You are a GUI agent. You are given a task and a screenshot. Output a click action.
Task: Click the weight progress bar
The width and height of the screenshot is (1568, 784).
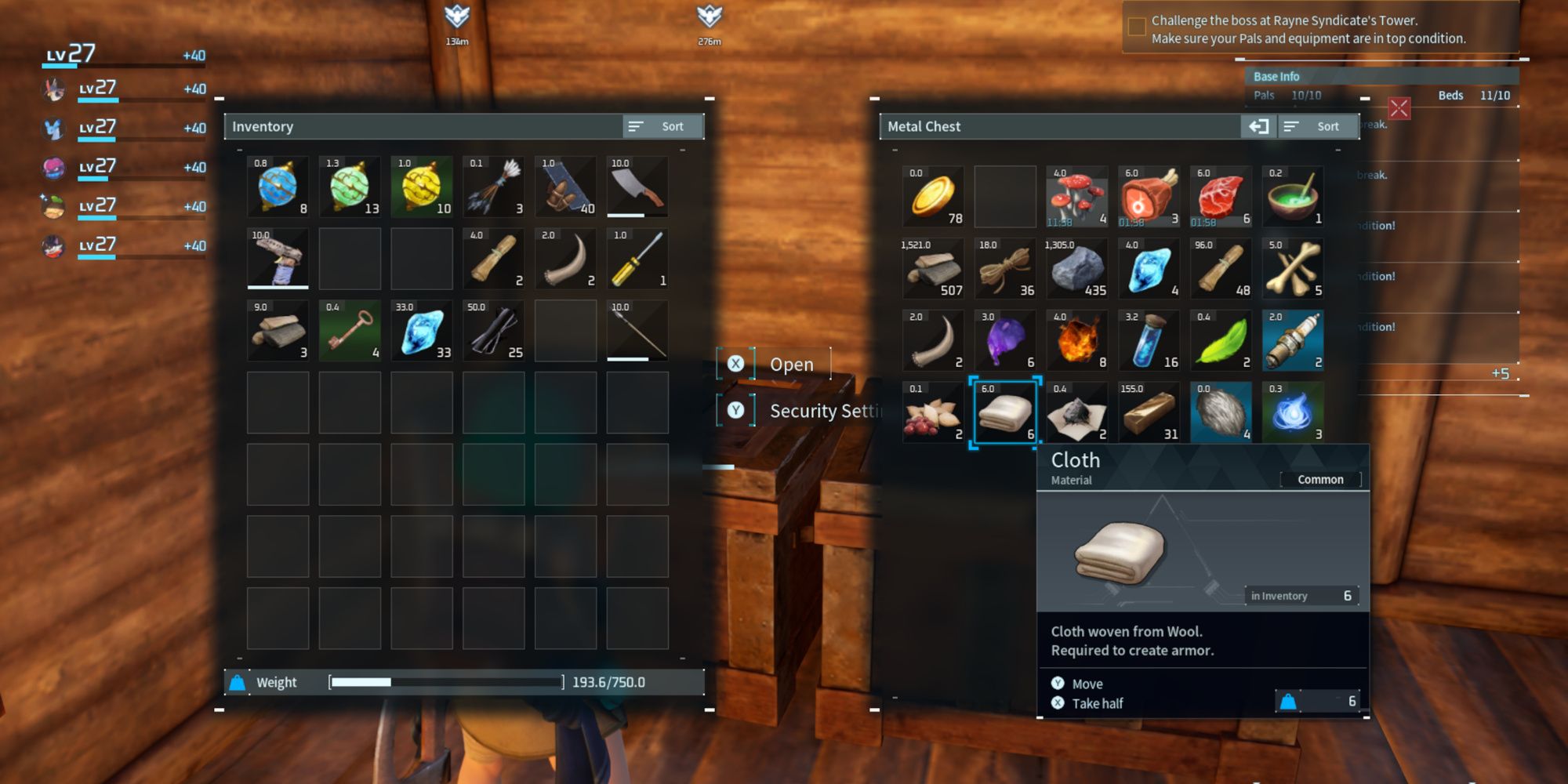[447, 682]
